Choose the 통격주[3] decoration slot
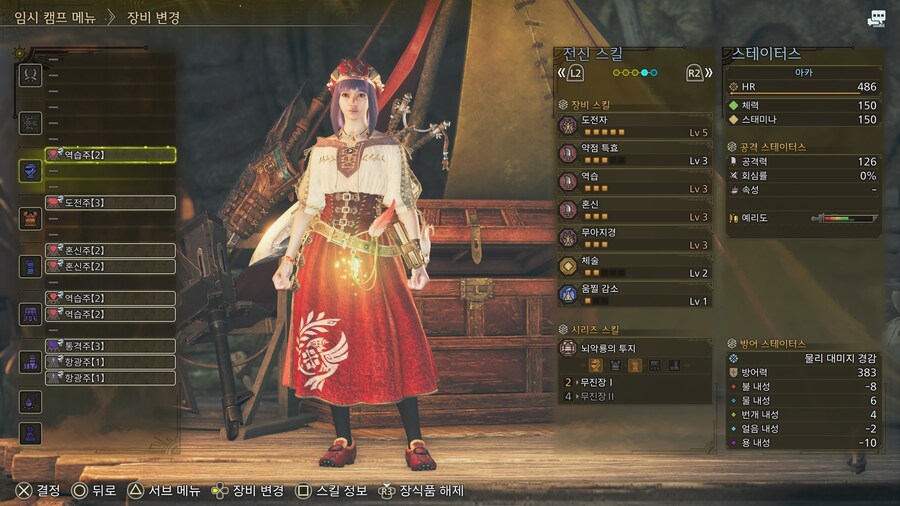This screenshot has height=506, width=900. (110, 346)
